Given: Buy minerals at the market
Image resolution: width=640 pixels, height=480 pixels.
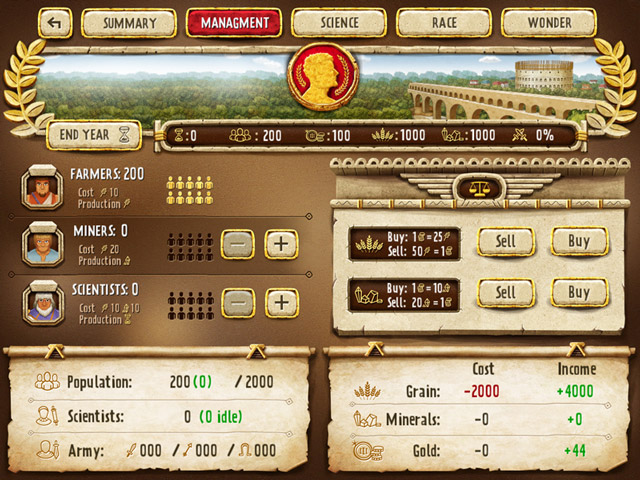Looking at the screenshot, I should coord(579,293).
